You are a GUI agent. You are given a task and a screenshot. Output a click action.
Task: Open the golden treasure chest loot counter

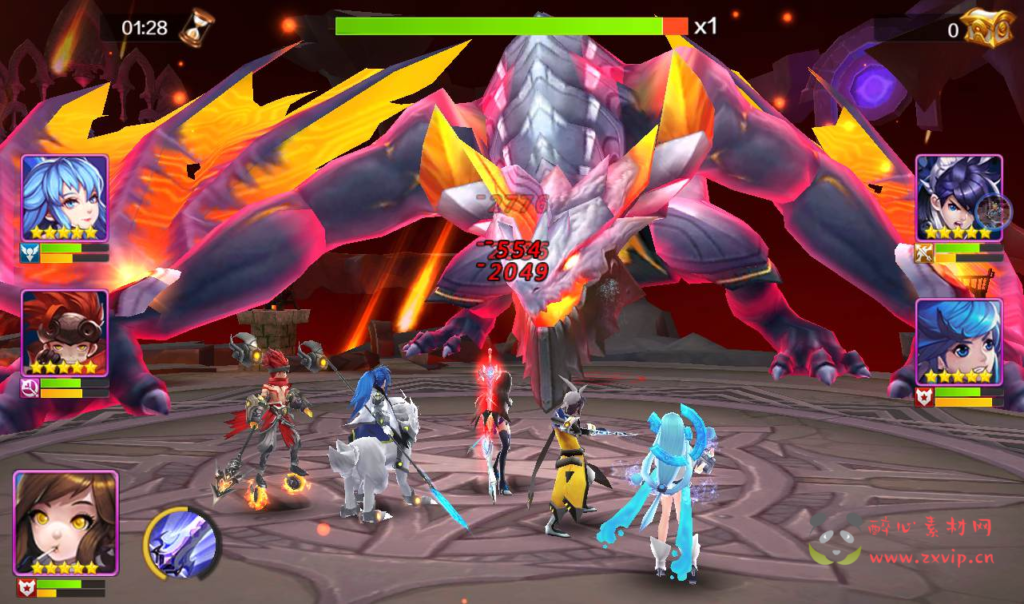[x=985, y=28]
